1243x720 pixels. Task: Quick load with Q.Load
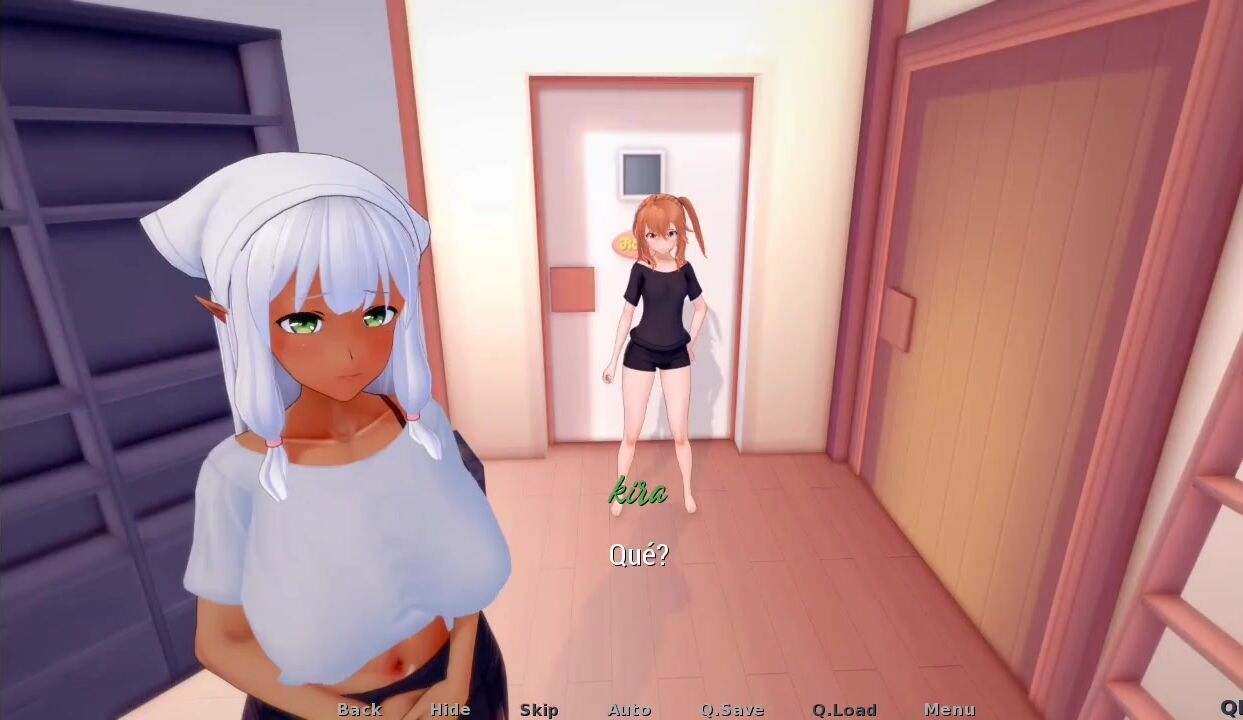click(x=844, y=709)
